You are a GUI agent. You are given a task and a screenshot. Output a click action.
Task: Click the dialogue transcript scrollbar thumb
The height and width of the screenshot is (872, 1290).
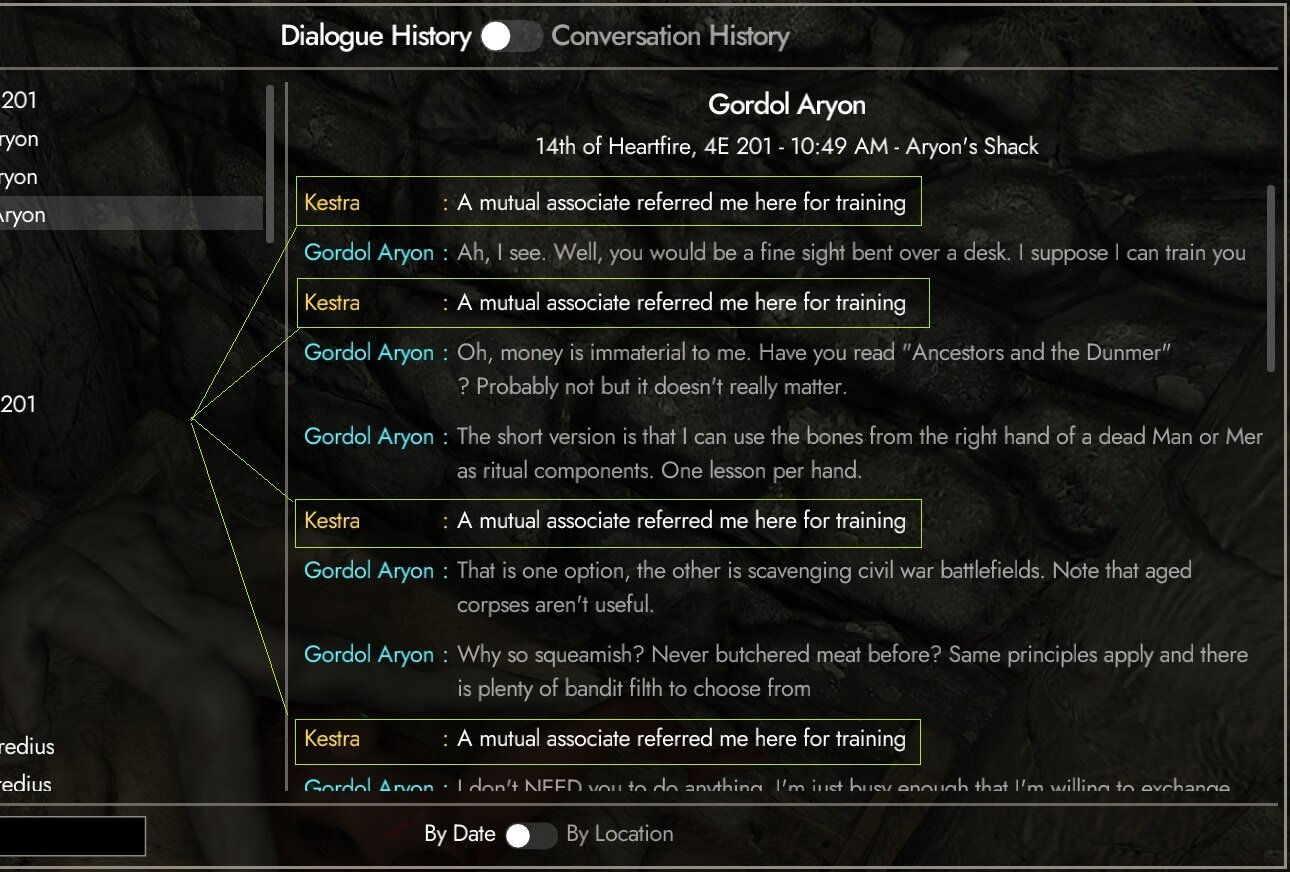coord(1272,278)
